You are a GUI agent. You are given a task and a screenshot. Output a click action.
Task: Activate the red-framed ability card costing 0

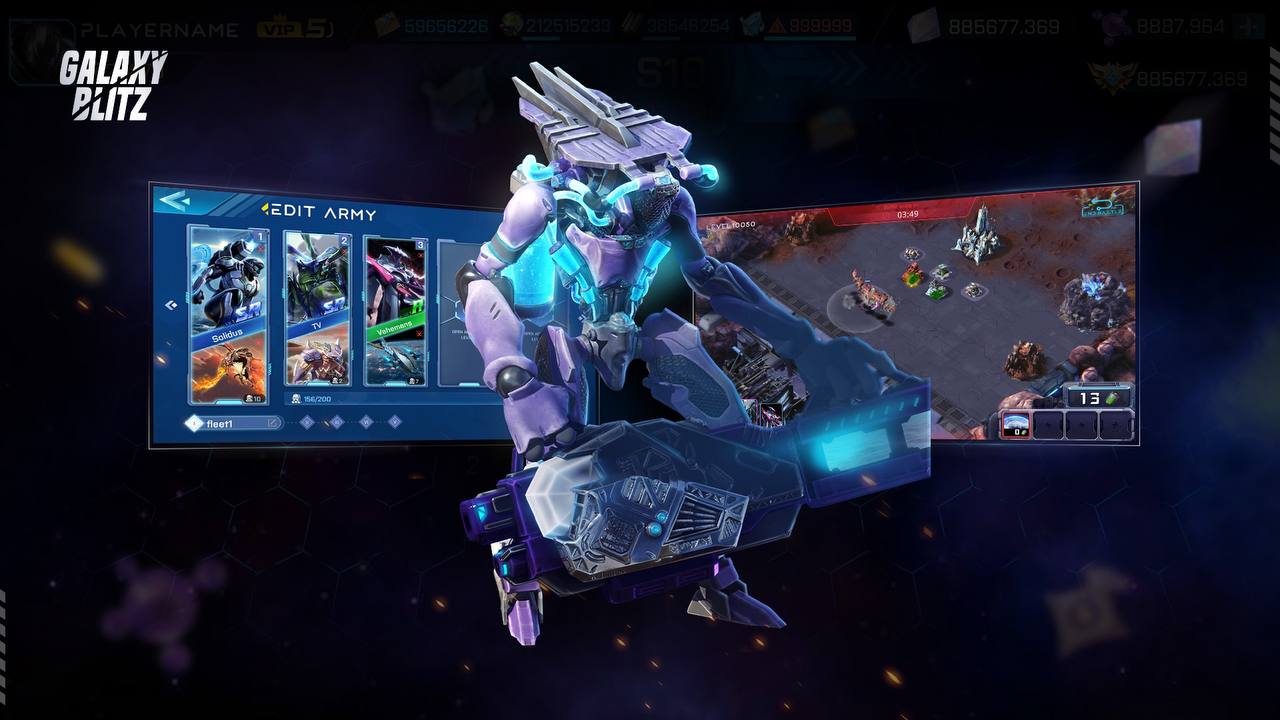[x=1016, y=425]
